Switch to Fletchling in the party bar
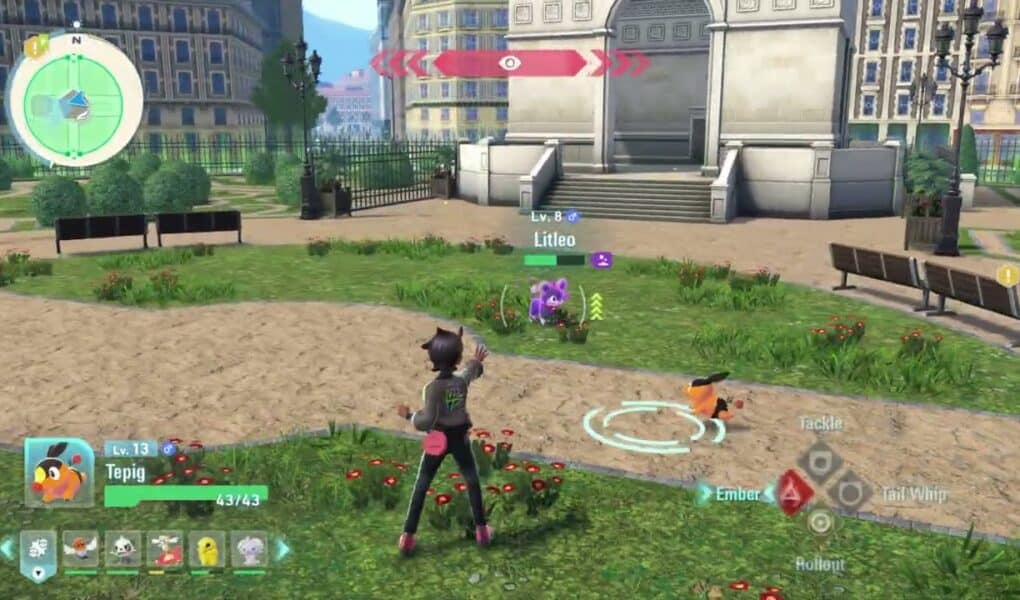This screenshot has height=600, width=1020. coord(81,549)
